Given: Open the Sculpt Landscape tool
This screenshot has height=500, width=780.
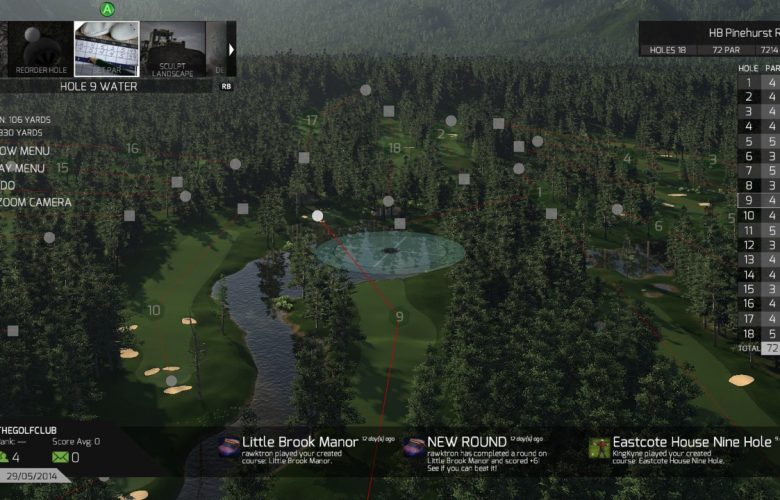Looking at the screenshot, I should coord(172,49).
